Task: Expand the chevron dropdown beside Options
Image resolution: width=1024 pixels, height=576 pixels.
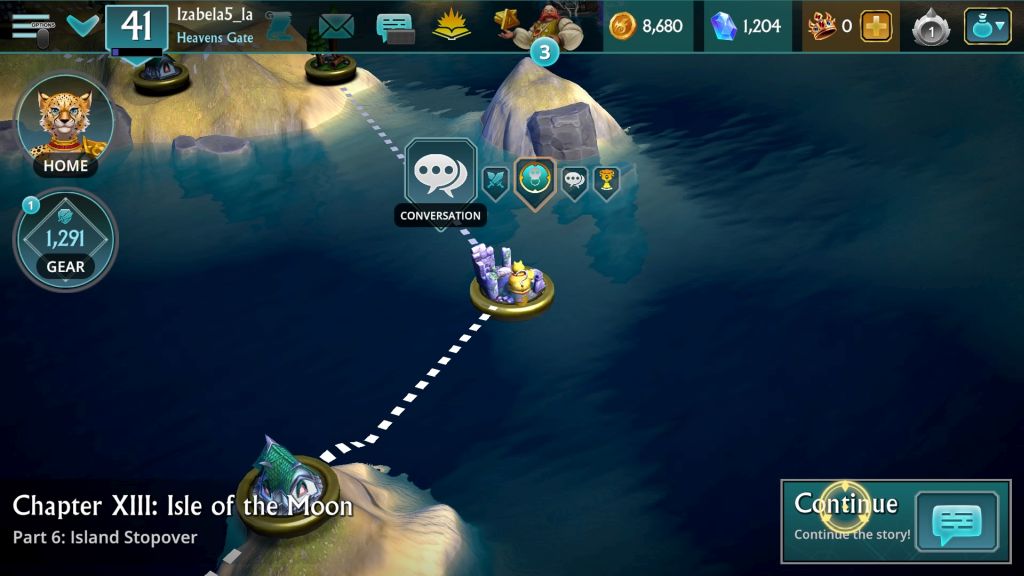Action: pos(82,25)
